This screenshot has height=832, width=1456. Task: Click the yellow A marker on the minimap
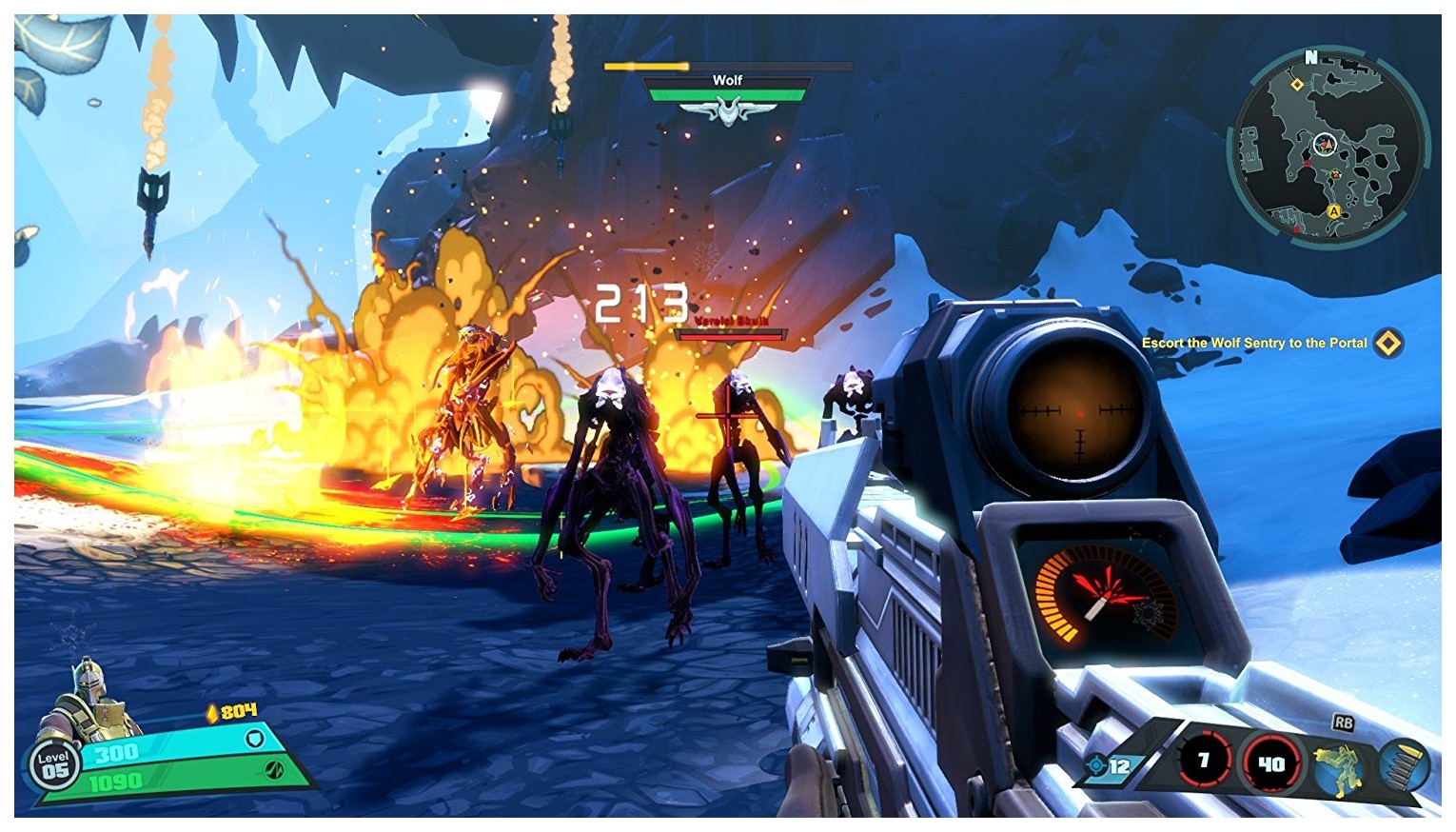(1333, 211)
